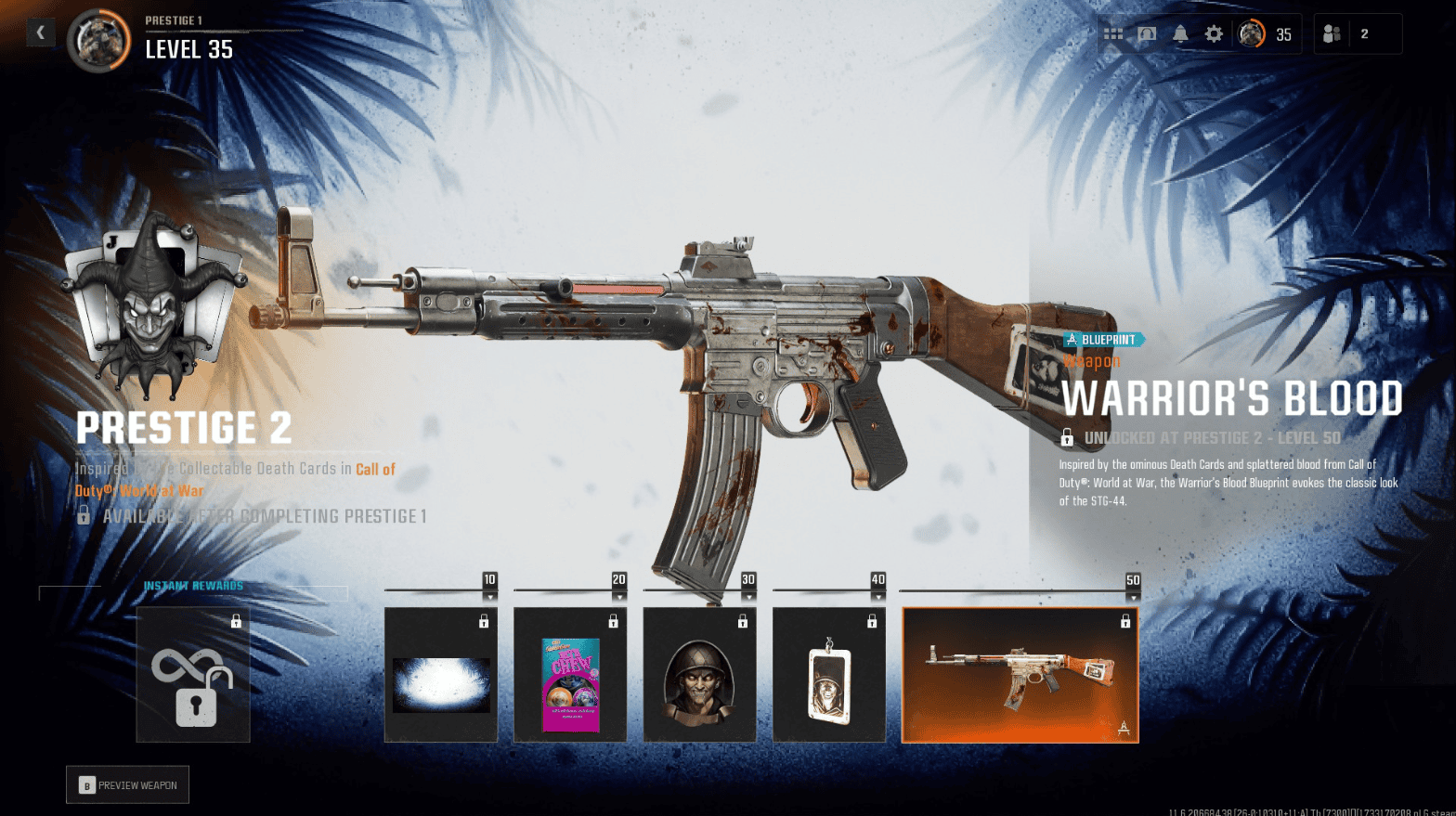Click the voice chat headset icon

click(x=1146, y=32)
